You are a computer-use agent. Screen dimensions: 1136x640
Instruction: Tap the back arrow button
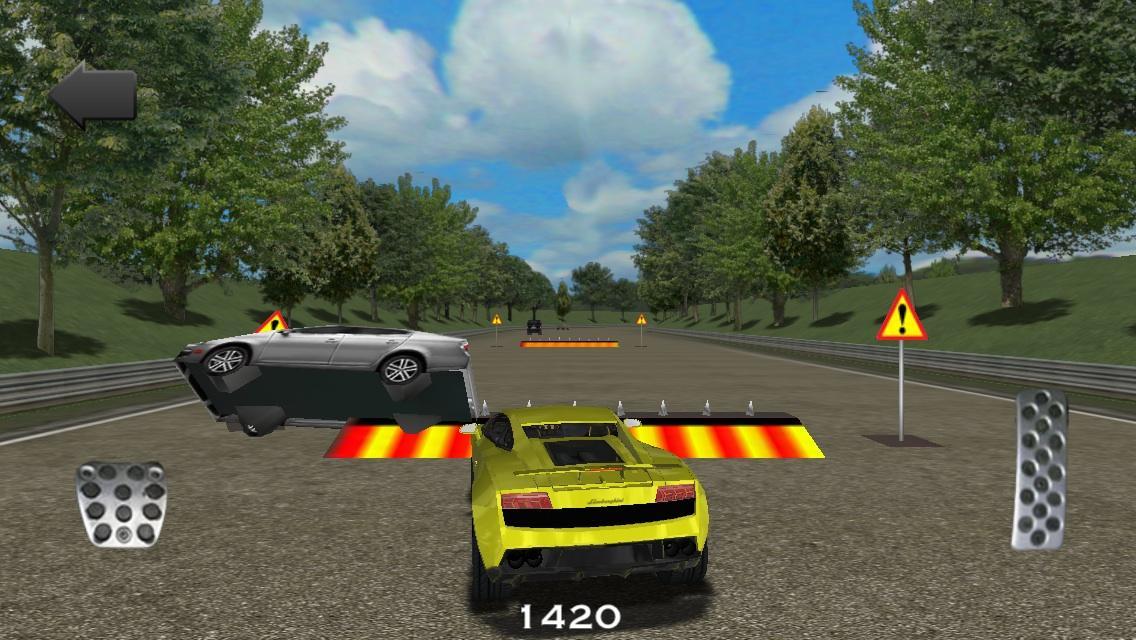tap(93, 95)
